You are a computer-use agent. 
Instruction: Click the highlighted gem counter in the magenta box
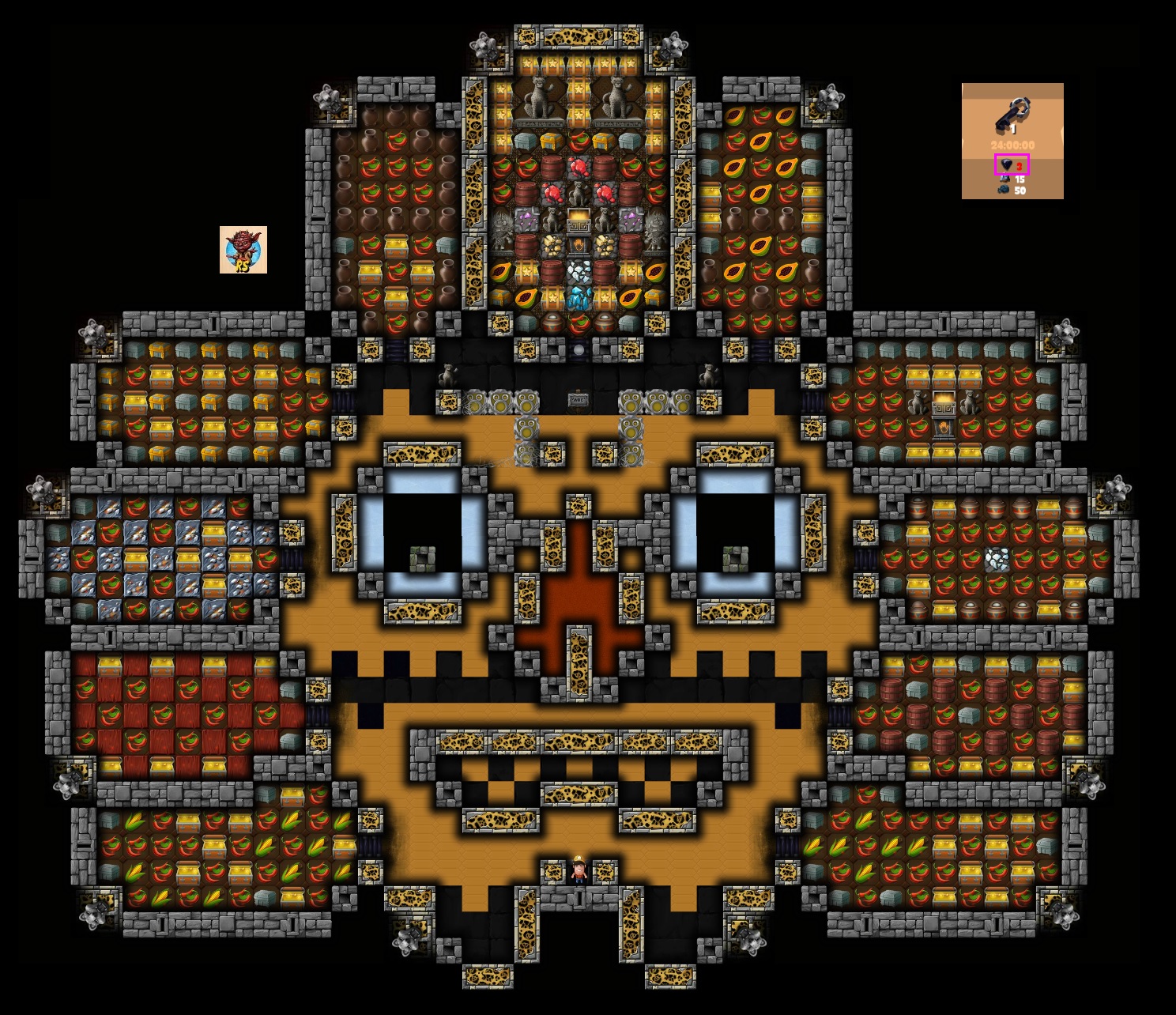[x=1012, y=164]
